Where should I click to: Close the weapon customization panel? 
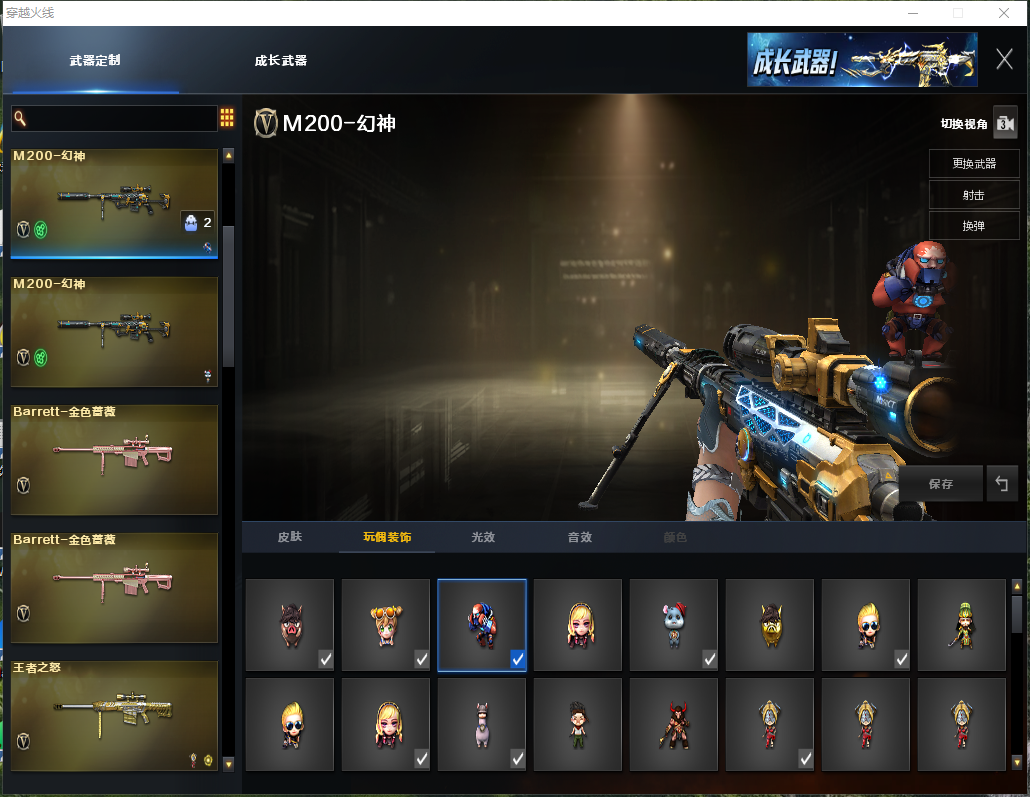pos(1004,60)
